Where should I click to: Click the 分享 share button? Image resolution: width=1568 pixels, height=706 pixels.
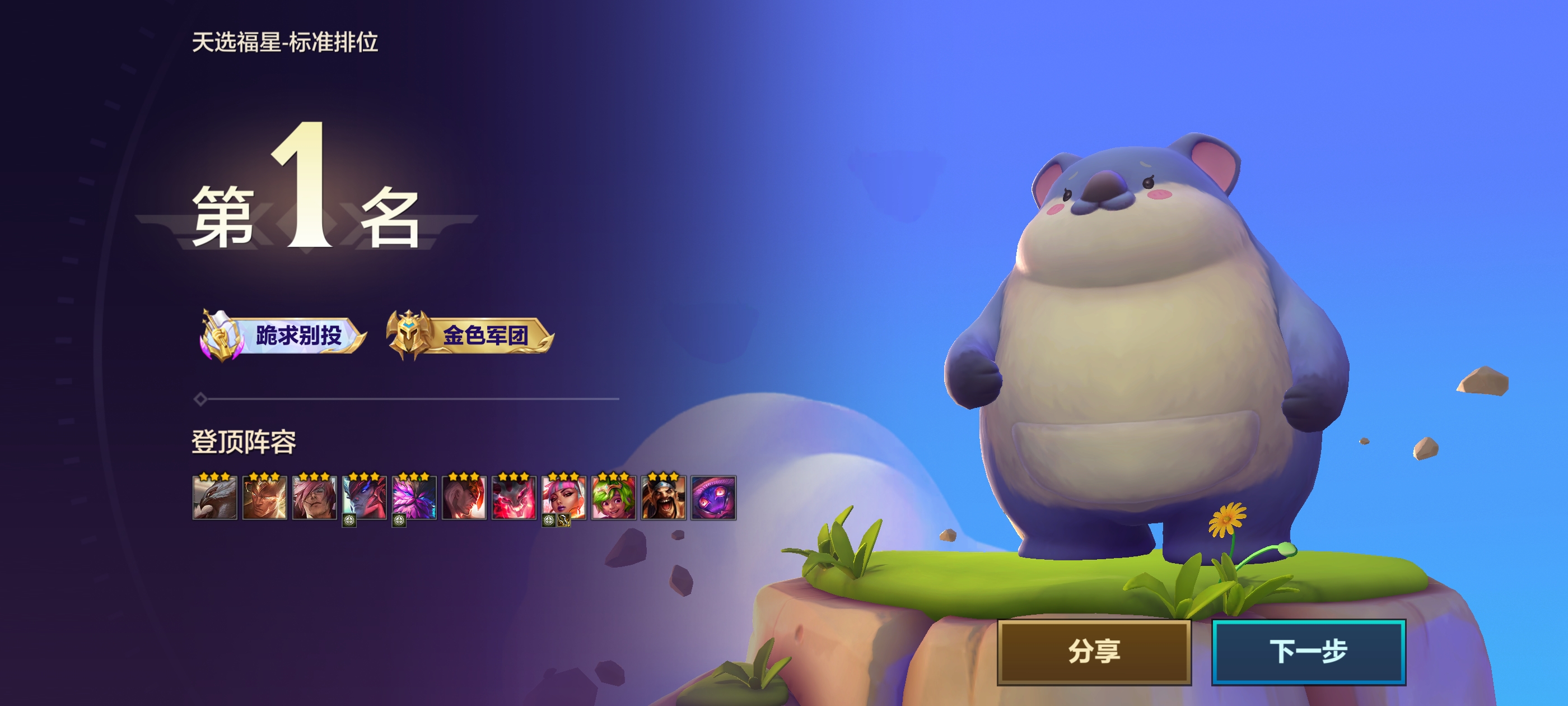1093,651
